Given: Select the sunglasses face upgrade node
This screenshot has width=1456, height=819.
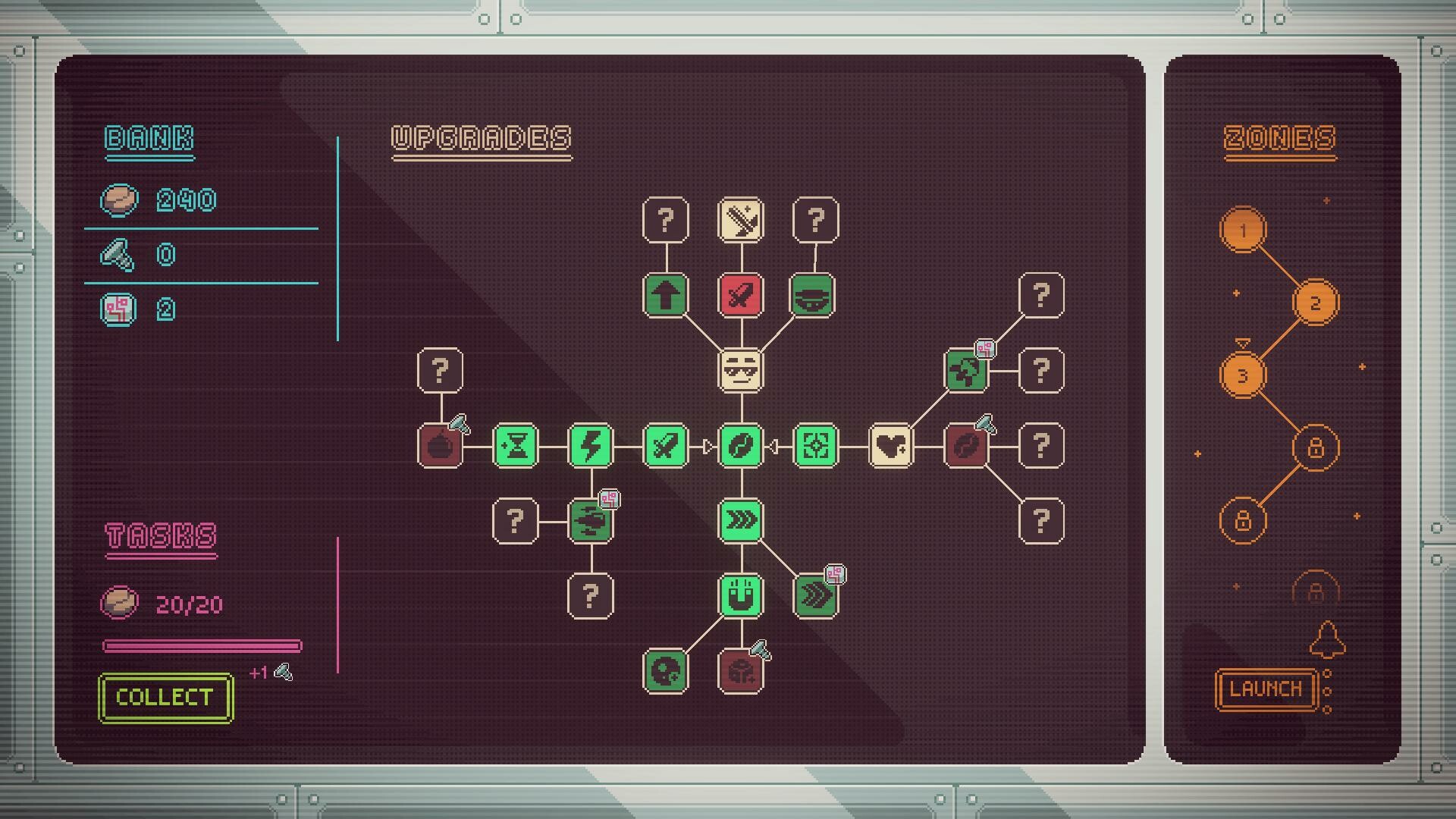Looking at the screenshot, I should pos(741,372).
